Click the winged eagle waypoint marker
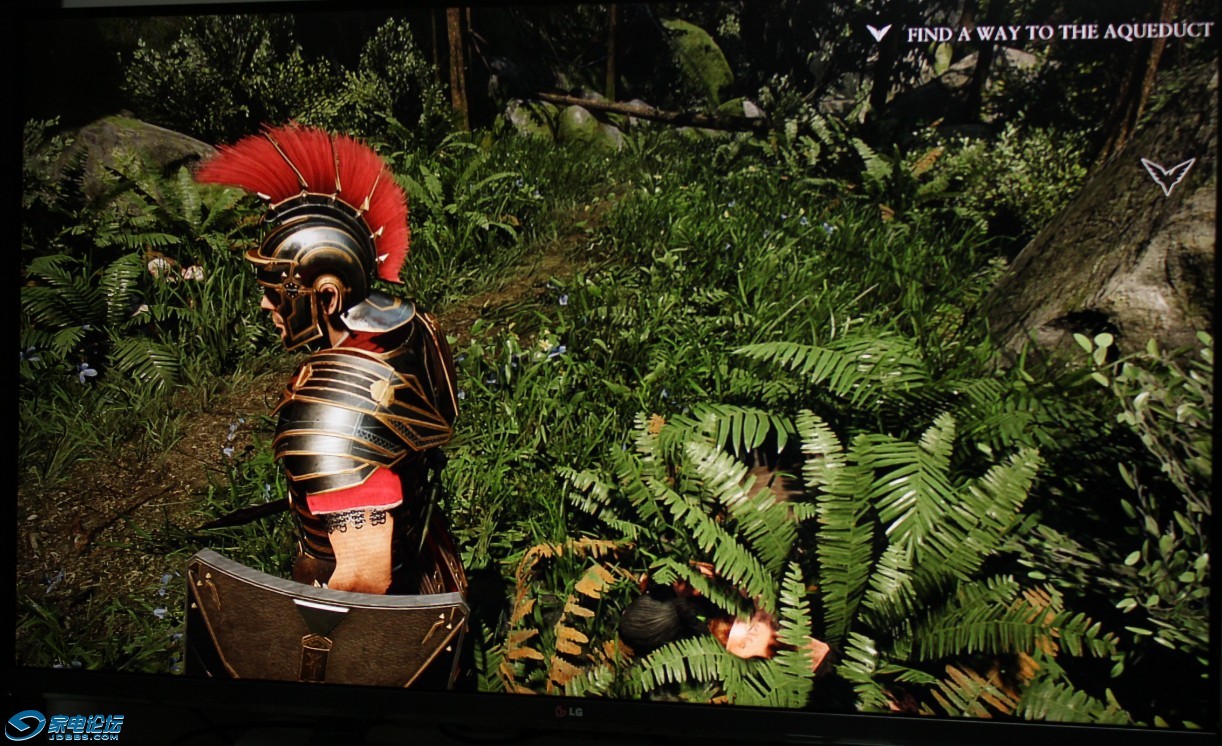Screen dimensions: 1222x746 click(1167, 175)
